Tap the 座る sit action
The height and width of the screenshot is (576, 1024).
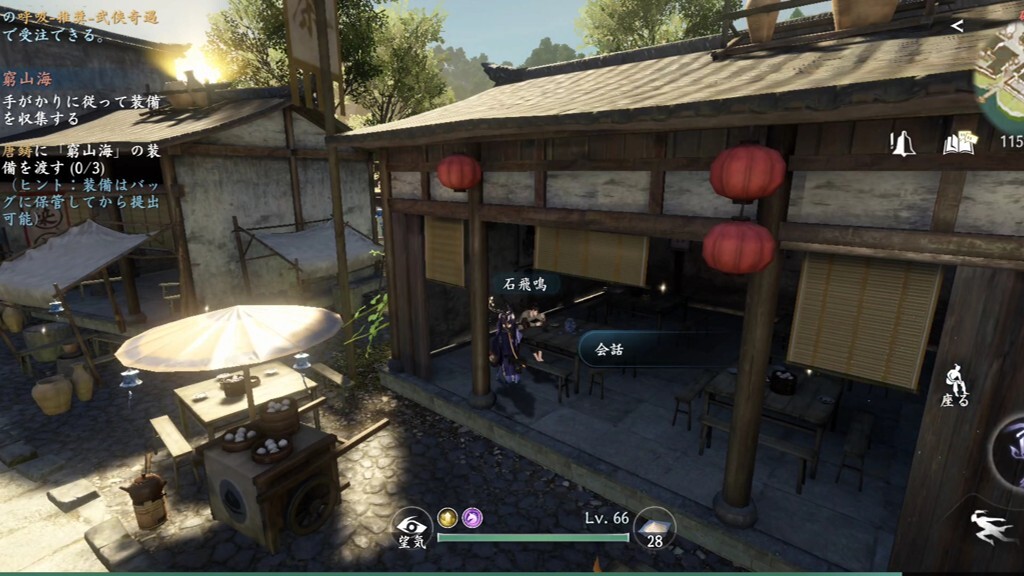coord(955,385)
